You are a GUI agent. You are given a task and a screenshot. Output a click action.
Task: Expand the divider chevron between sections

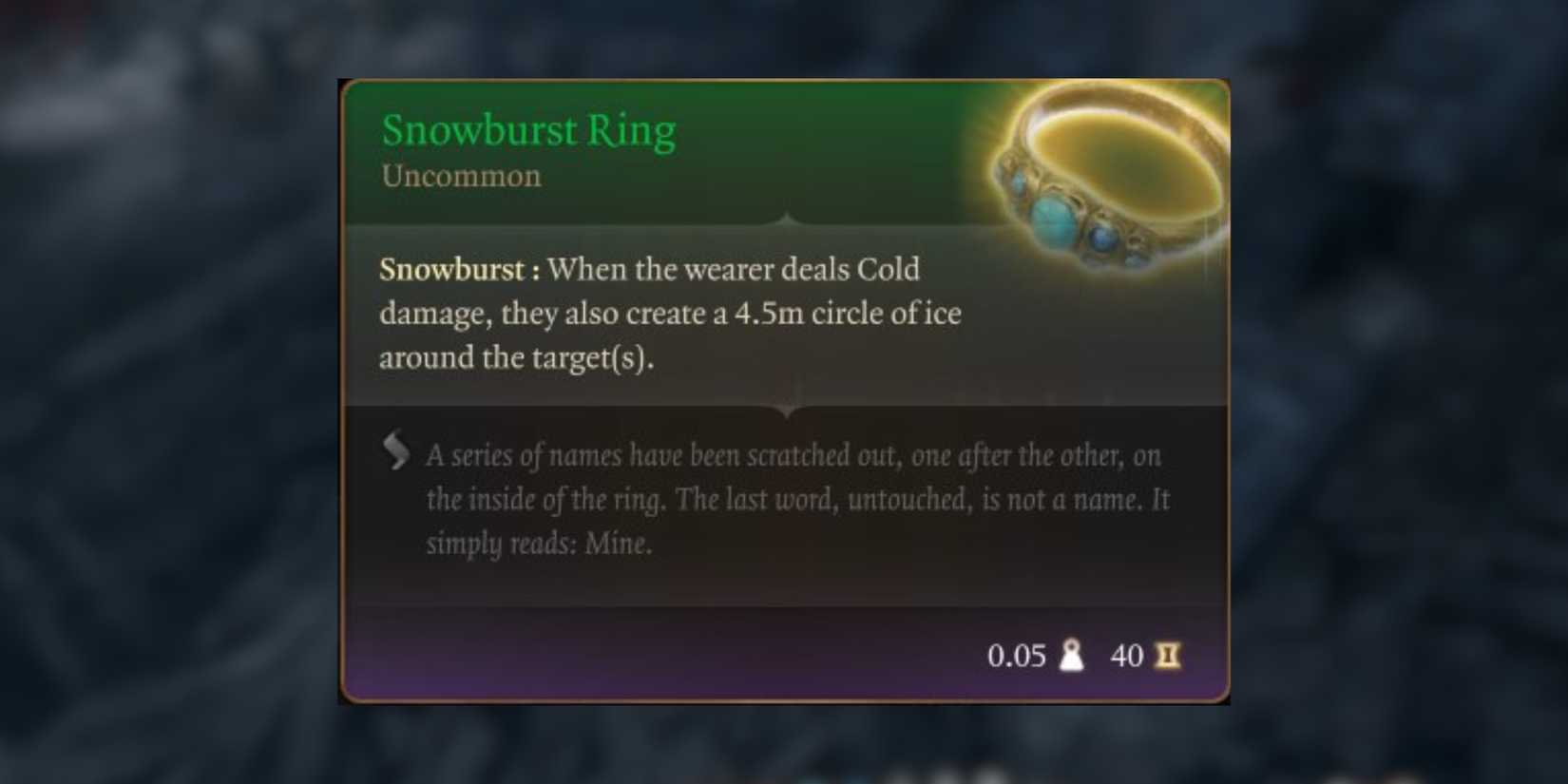pos(787,409)
